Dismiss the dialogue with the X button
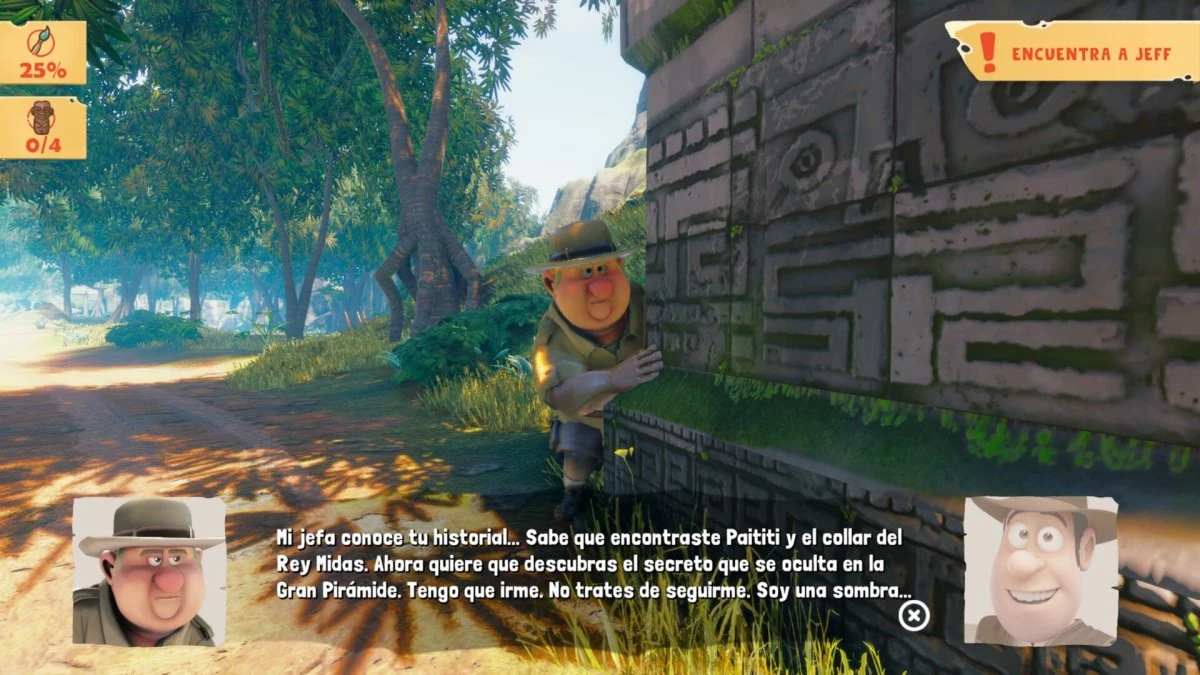The width and height of the screenshot is (1200, 675). (x=913, y=616)
